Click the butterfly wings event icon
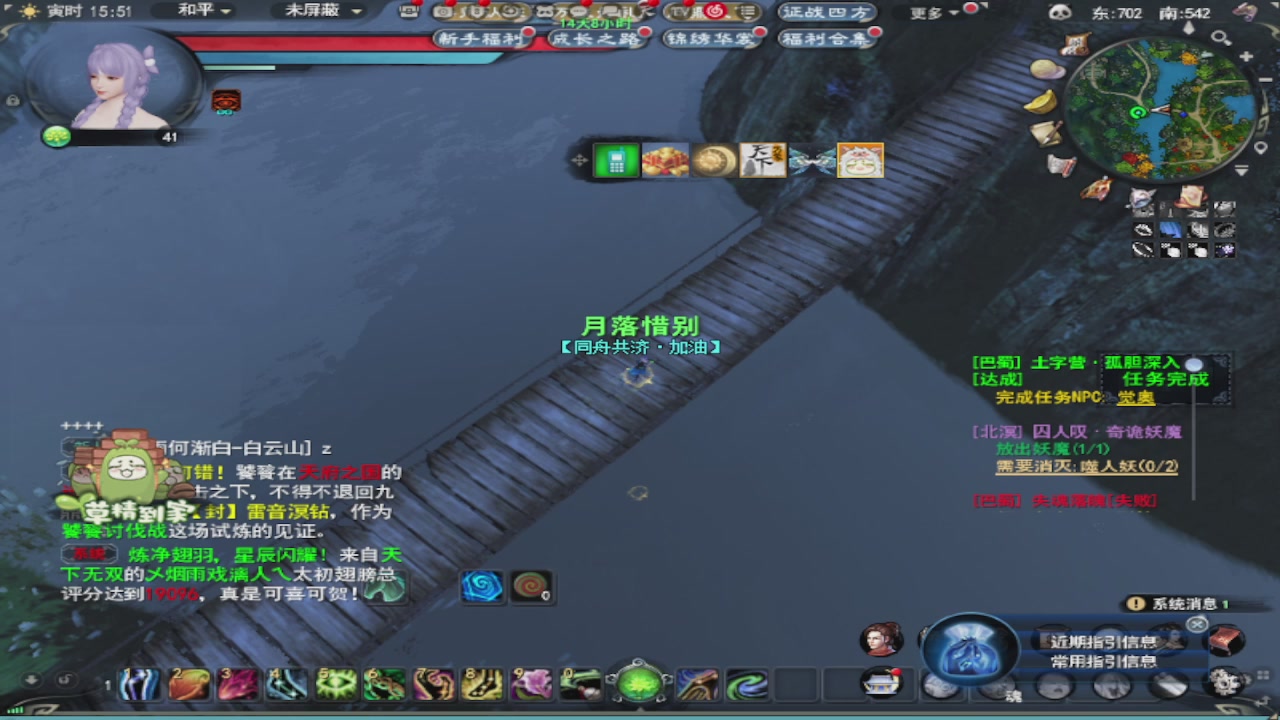The image size is (1280, 720). tap(810, 160)
